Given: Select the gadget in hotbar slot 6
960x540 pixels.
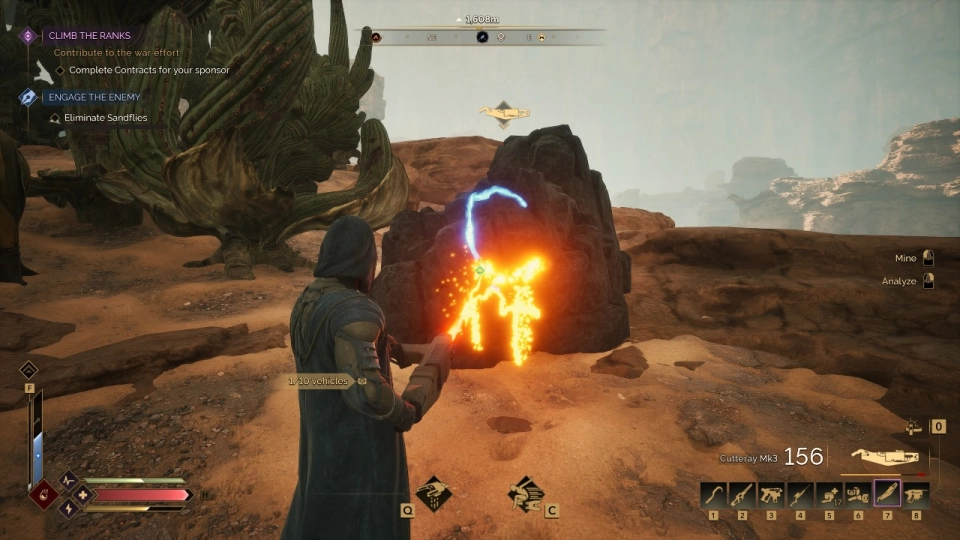Looking at the screenshot, I should point(858,493).
